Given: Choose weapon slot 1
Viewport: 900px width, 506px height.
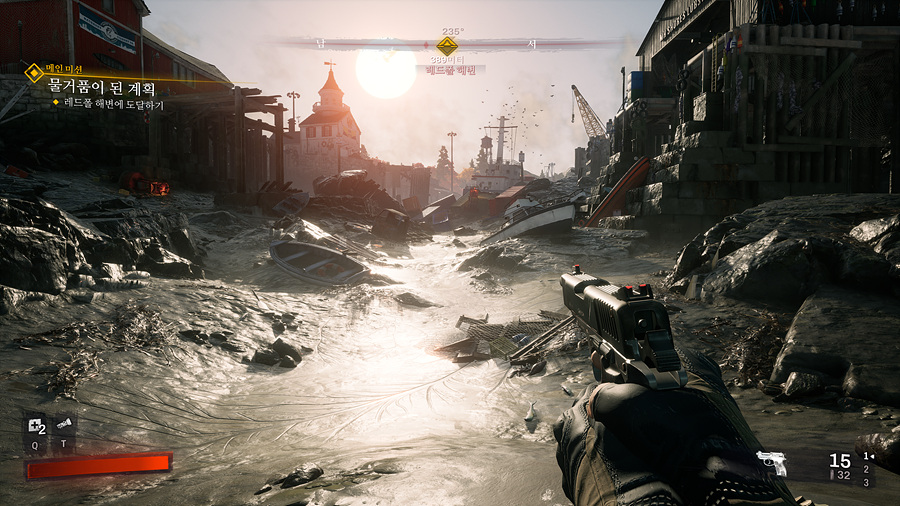Looking at the screenshot, I should tap(866, 456).
